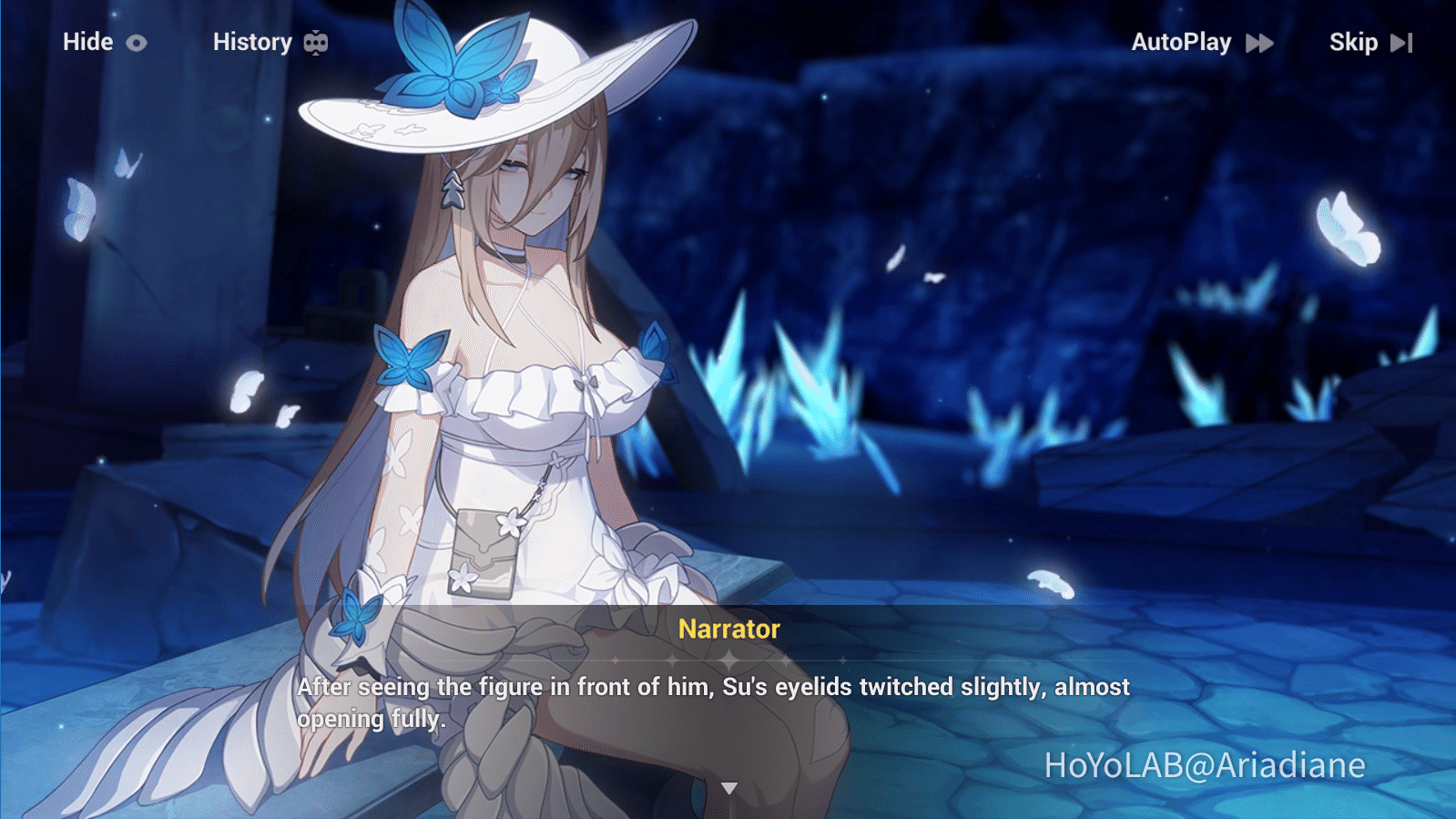This screenshot has height=819, width=1456.
Task: Toggle UI visibility with the Hide eye toggle
Action: tap(137, 42)
